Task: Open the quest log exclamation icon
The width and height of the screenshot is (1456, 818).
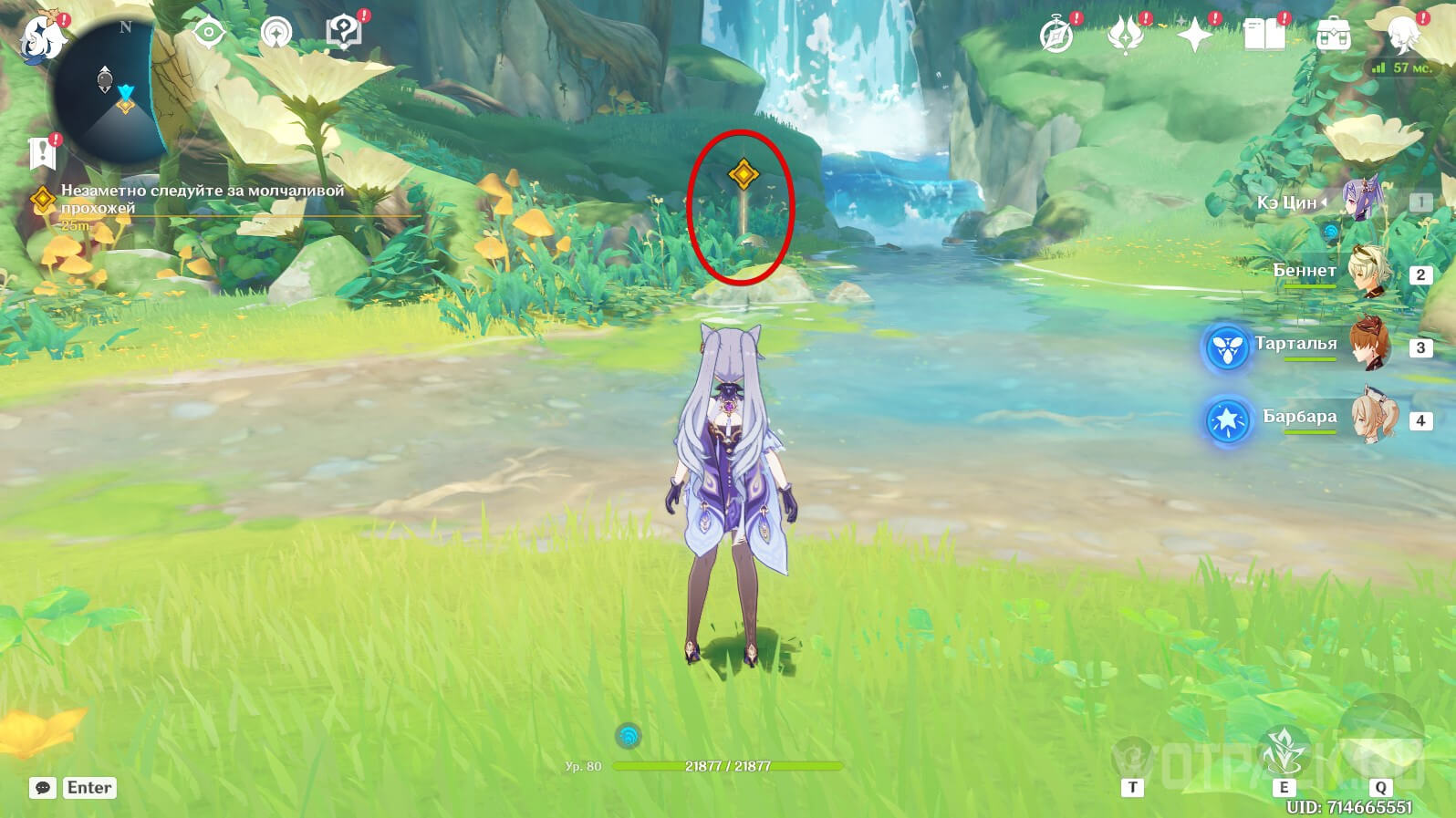Action: [x=43, y=153]
